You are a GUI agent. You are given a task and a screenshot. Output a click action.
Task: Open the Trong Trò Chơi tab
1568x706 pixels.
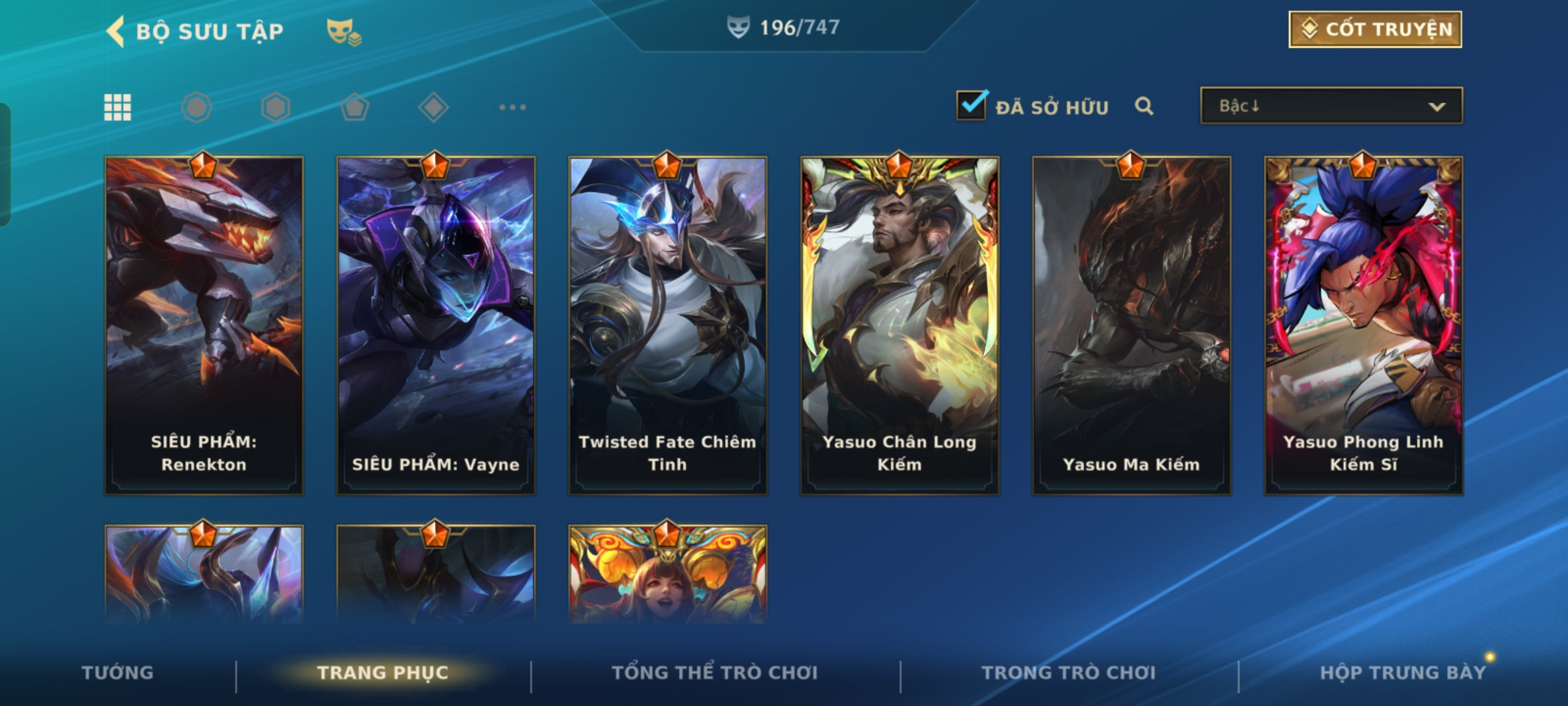point(1069,673)
